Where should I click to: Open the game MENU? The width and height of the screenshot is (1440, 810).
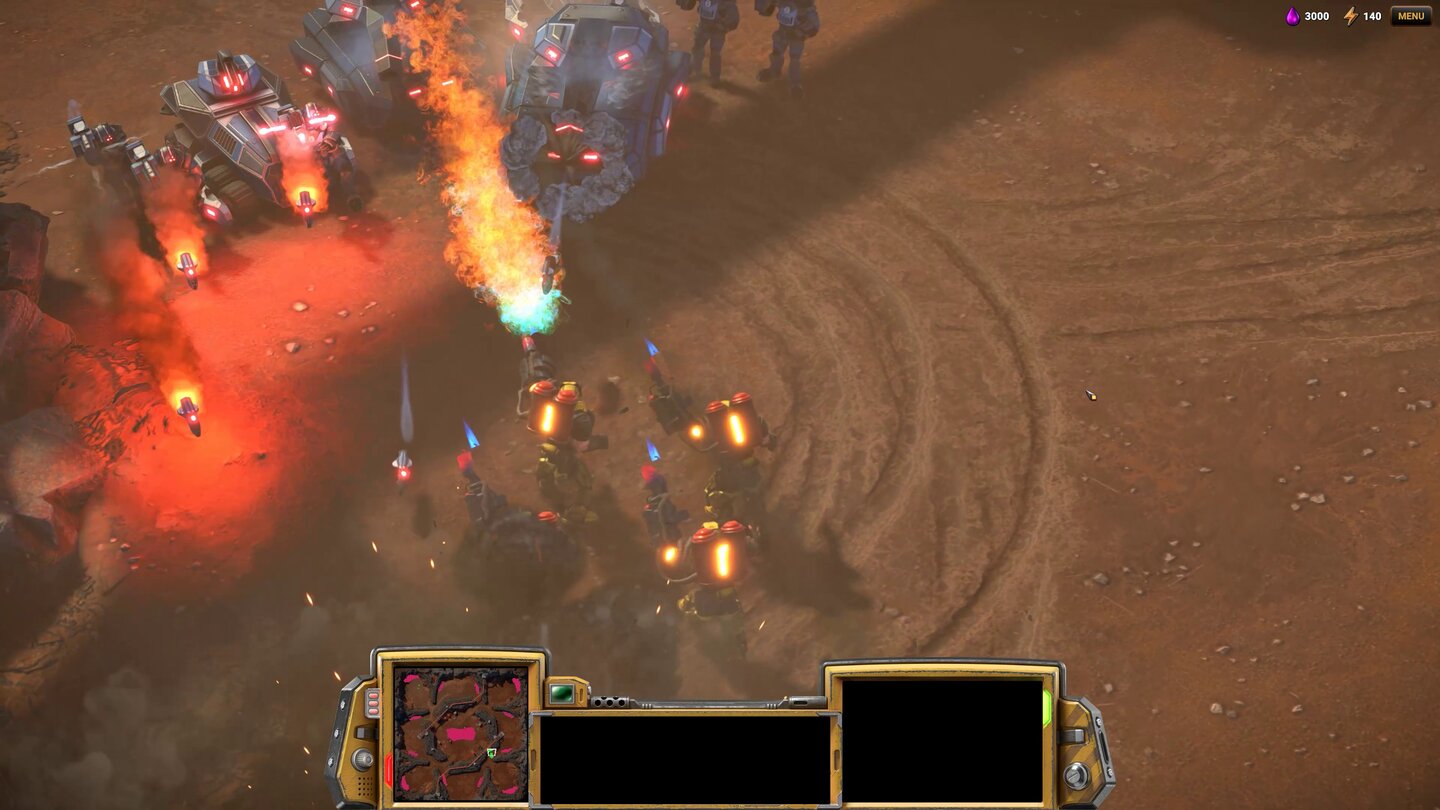point(1411,16)
